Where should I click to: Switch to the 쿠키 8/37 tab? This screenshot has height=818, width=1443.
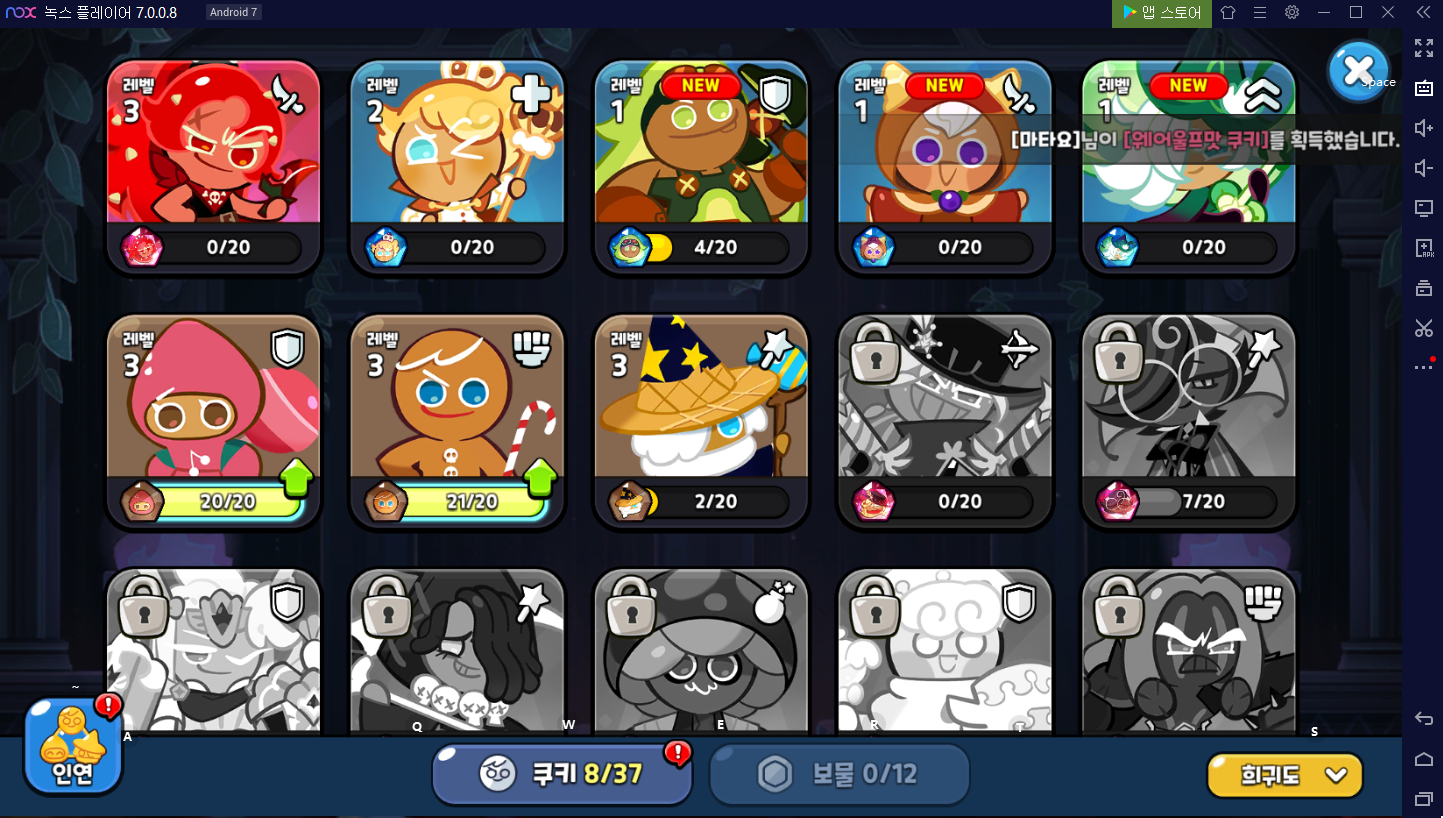562,773
